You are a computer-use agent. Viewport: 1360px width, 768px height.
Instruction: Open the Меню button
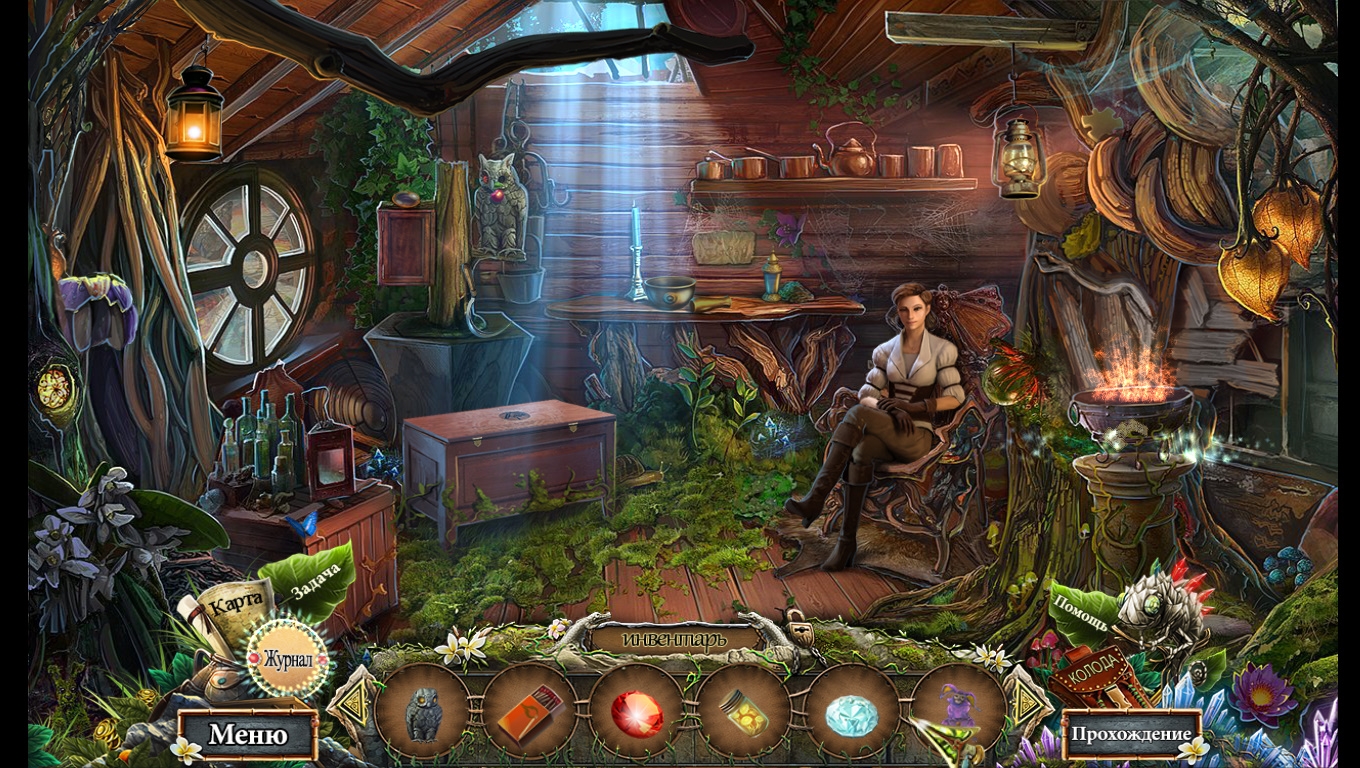(x=248, y=735)
